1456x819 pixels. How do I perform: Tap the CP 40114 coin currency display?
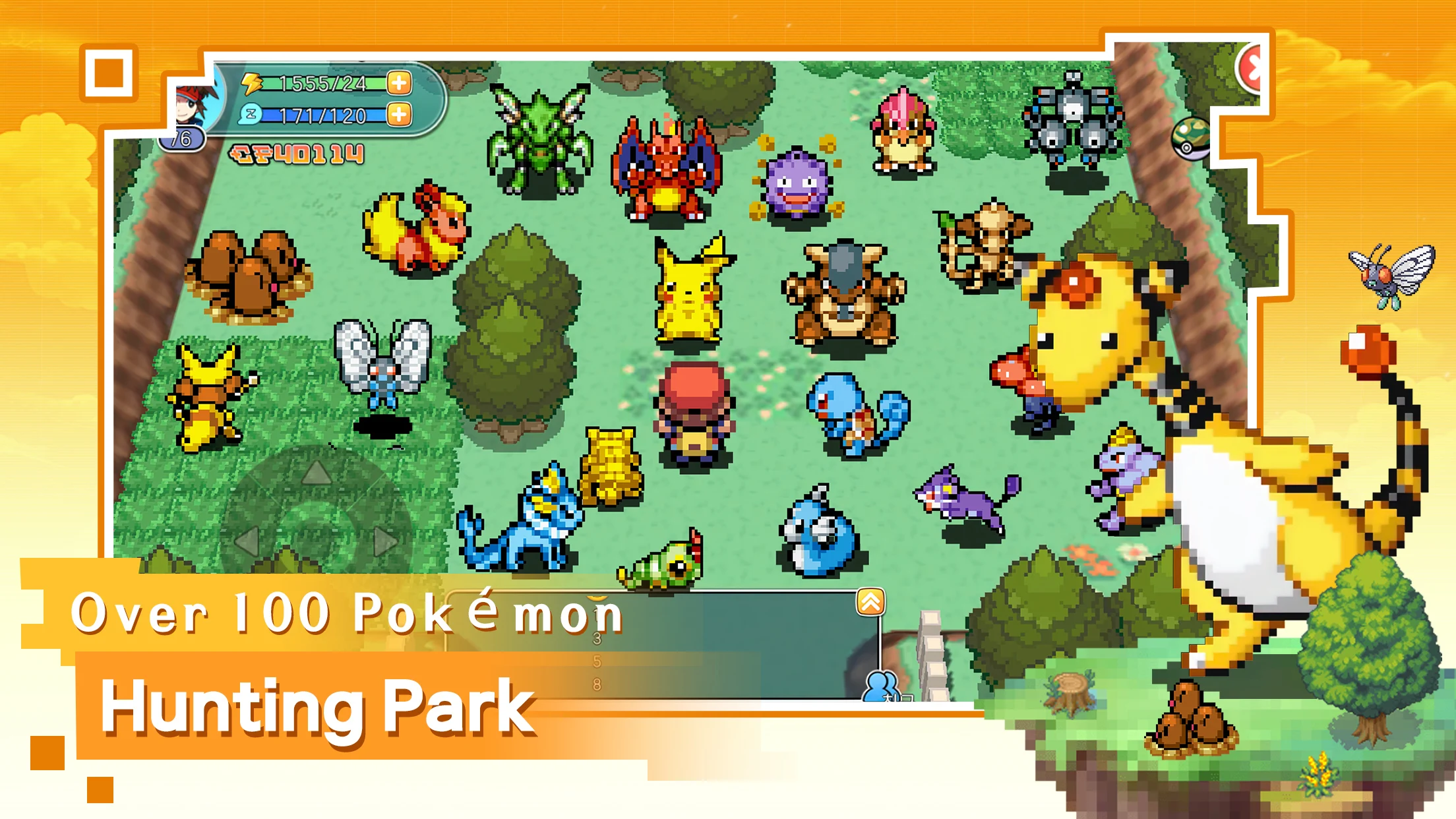coord(295,154)
